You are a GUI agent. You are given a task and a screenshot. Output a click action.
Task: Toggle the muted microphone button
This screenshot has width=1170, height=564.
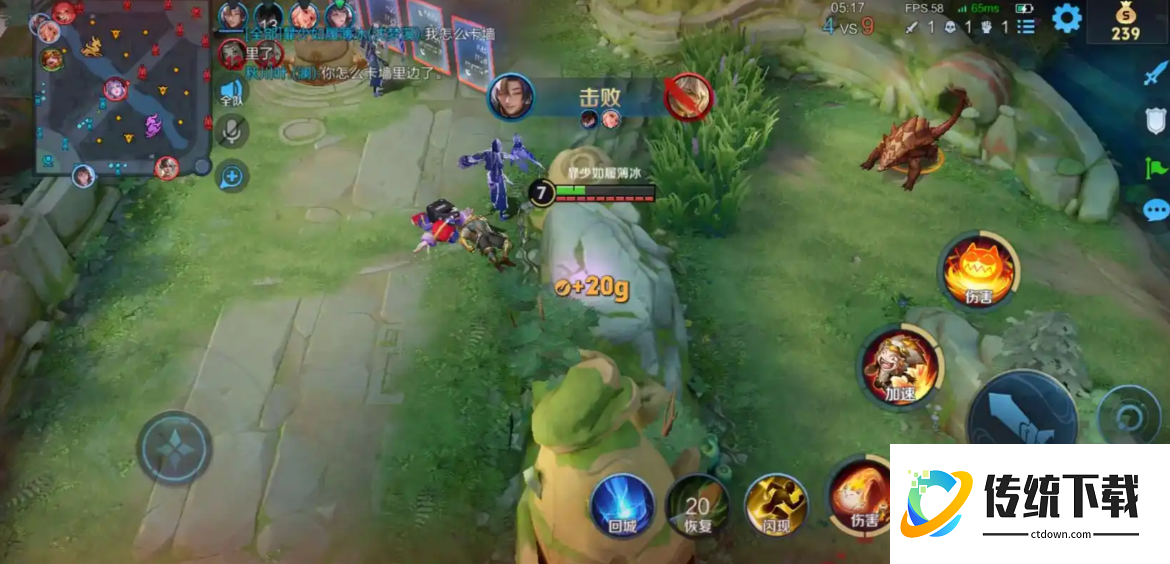coord(232,131)
